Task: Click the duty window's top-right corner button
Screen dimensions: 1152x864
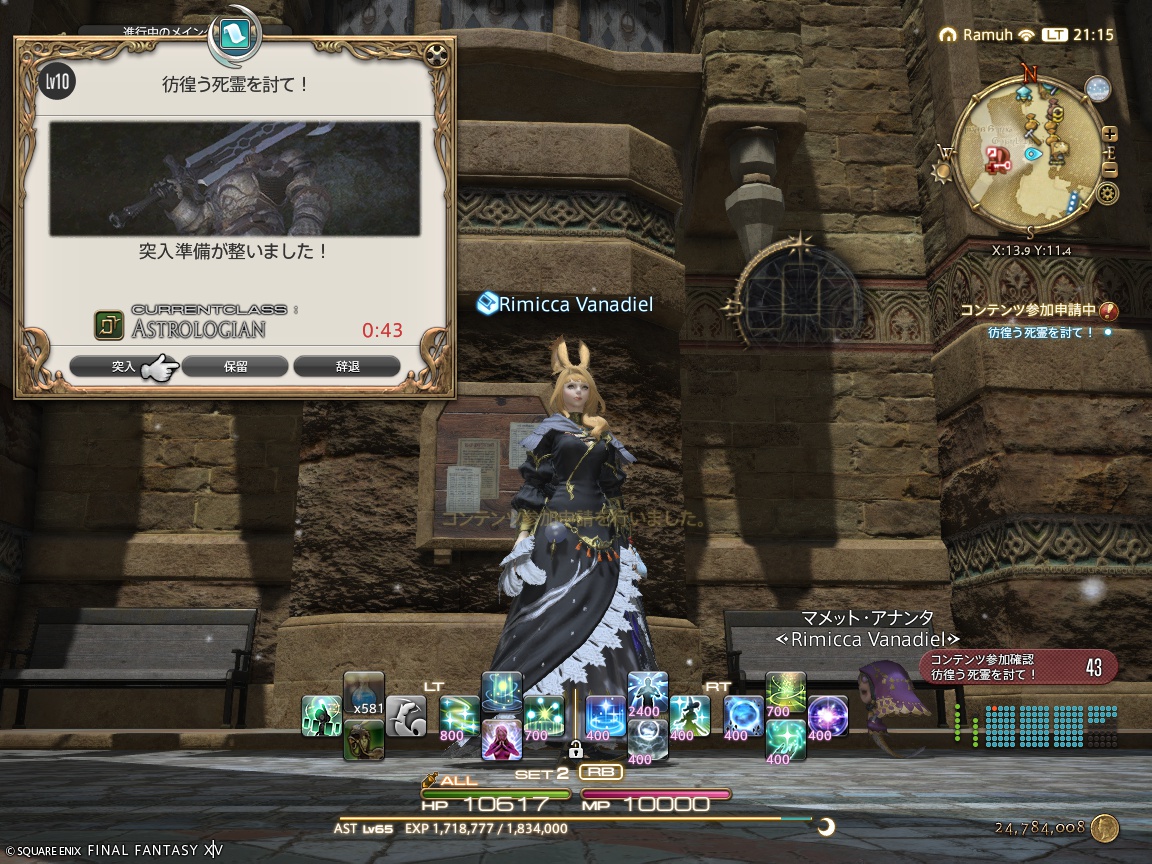Action: coord(434,57)
